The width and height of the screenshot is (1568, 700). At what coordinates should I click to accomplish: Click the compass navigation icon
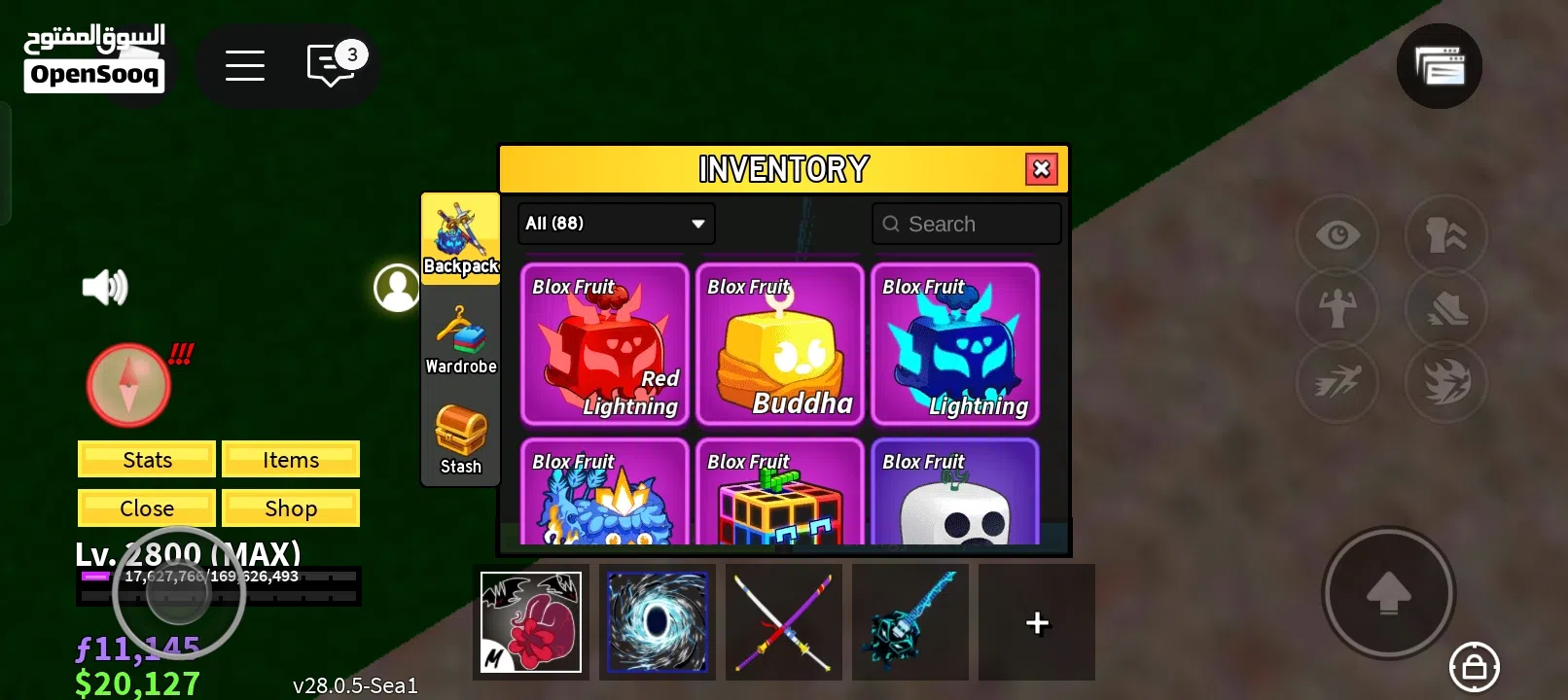(127, 385)
